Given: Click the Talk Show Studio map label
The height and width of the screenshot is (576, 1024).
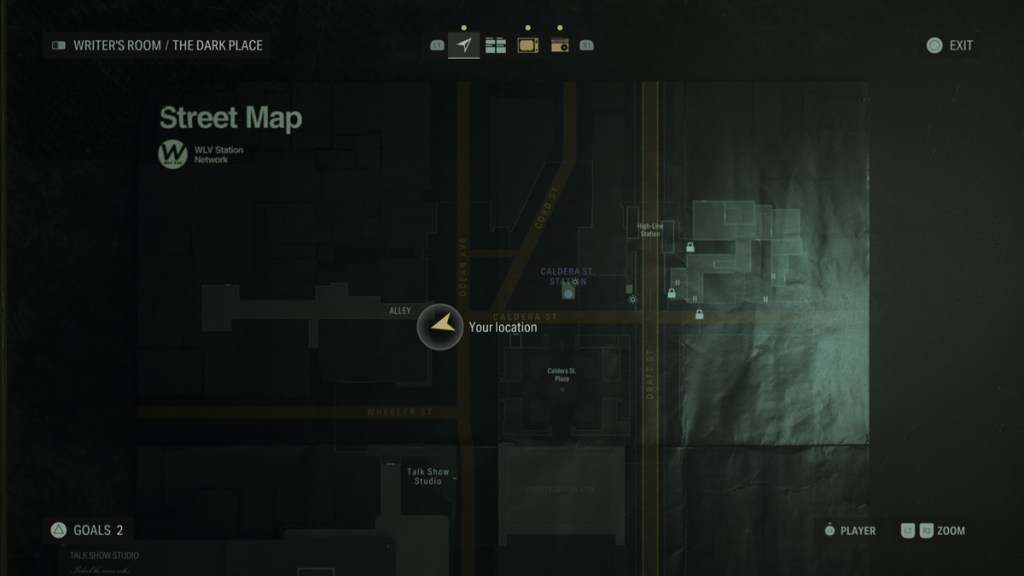Looking at the screenshot, I should (428, 476).
